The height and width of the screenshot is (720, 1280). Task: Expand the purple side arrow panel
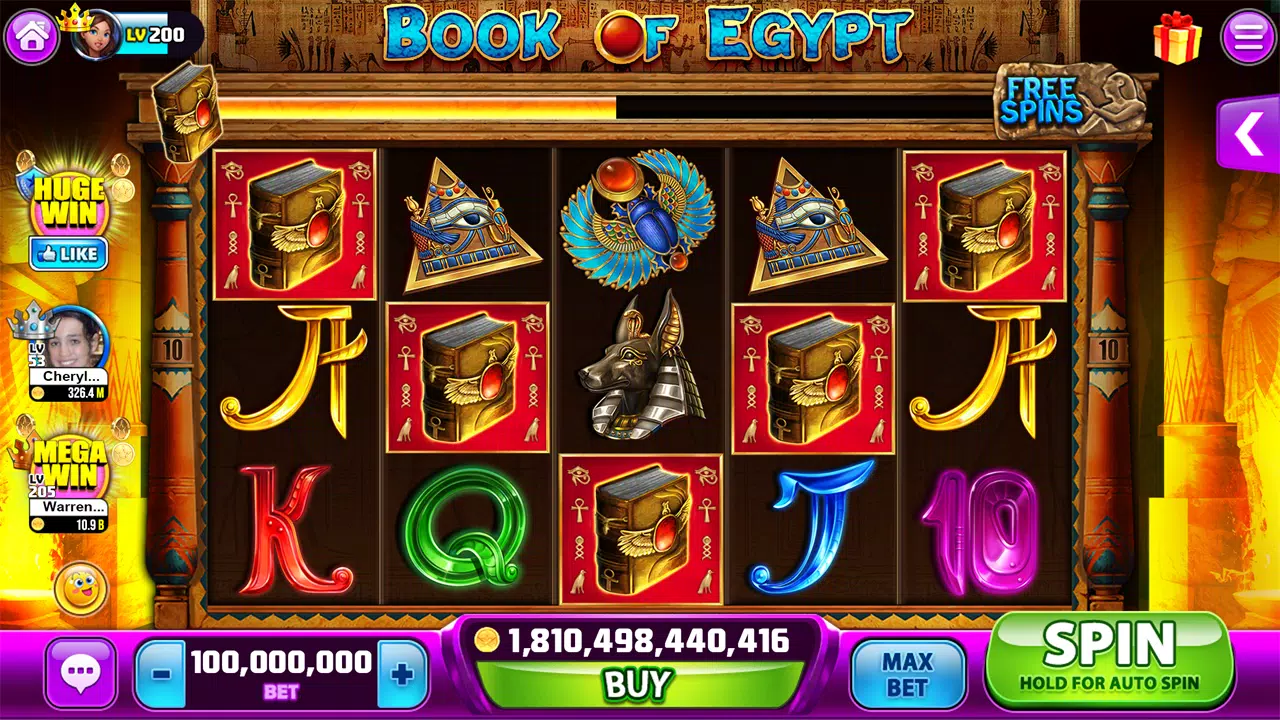[1250, 135]
